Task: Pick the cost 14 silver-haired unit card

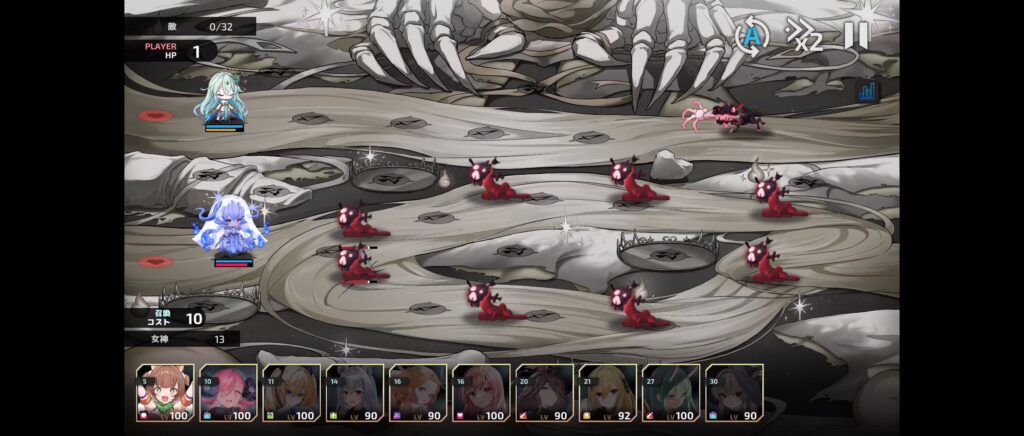Action: point(355,392)
